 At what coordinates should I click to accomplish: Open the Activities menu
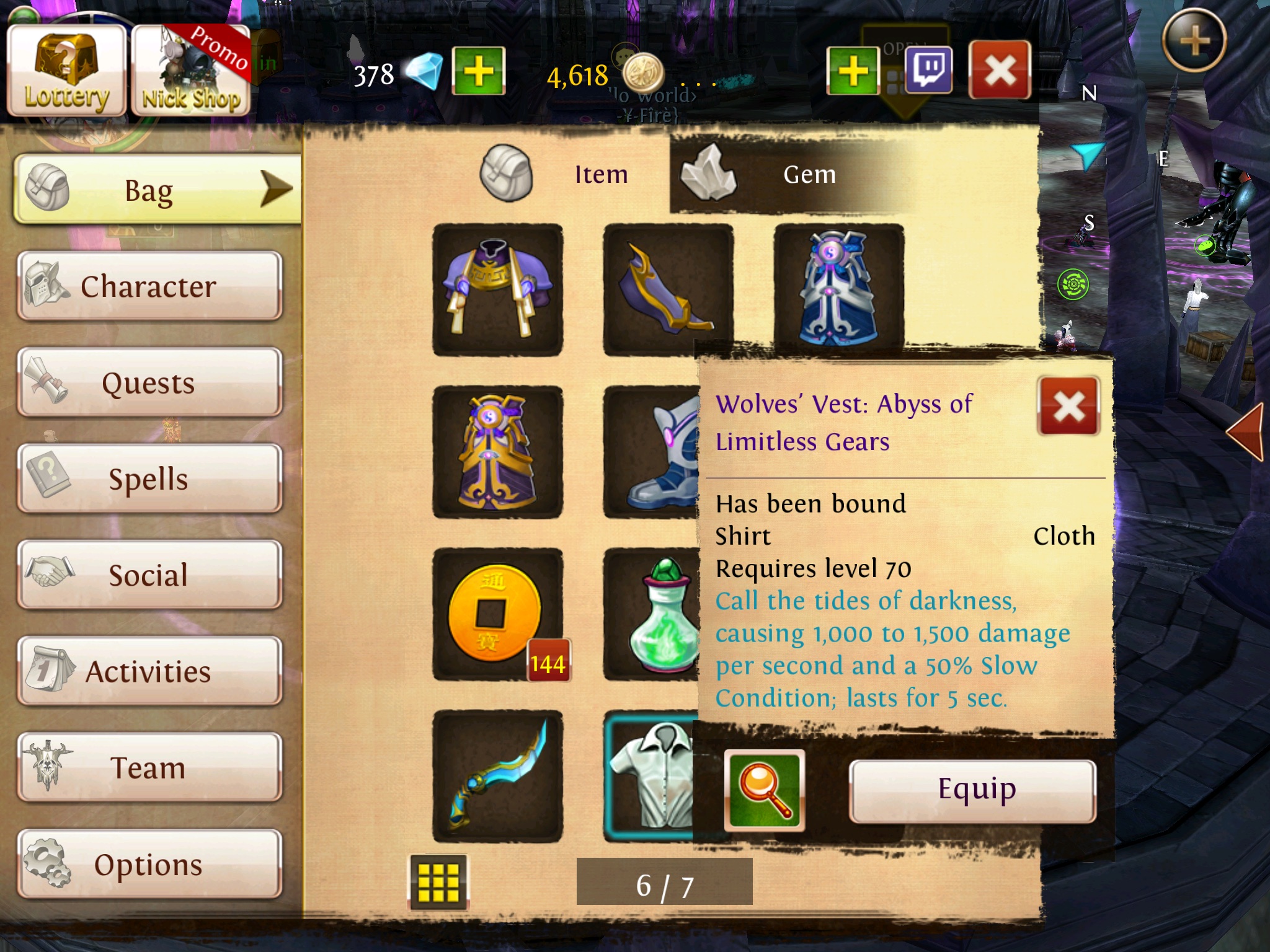(x=149, y=671)
